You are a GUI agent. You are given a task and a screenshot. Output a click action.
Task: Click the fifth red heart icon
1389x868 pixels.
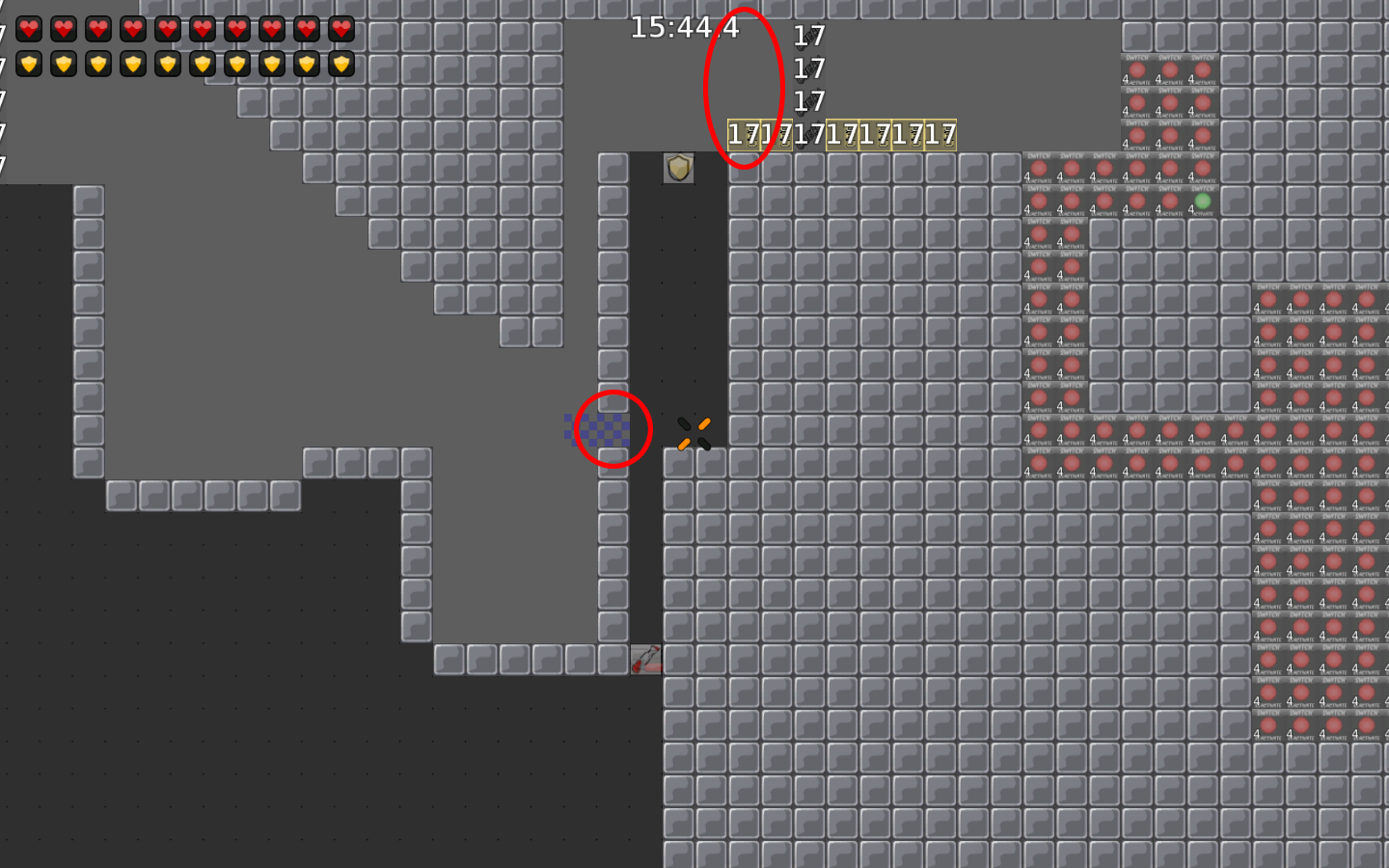(x=166, y=28)
